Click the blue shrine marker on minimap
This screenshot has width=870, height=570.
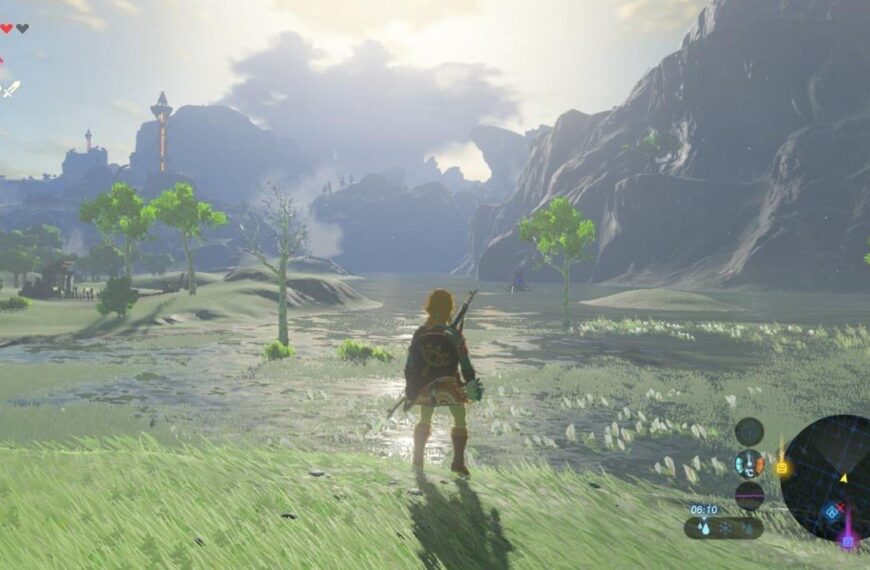tap(831, 511)
